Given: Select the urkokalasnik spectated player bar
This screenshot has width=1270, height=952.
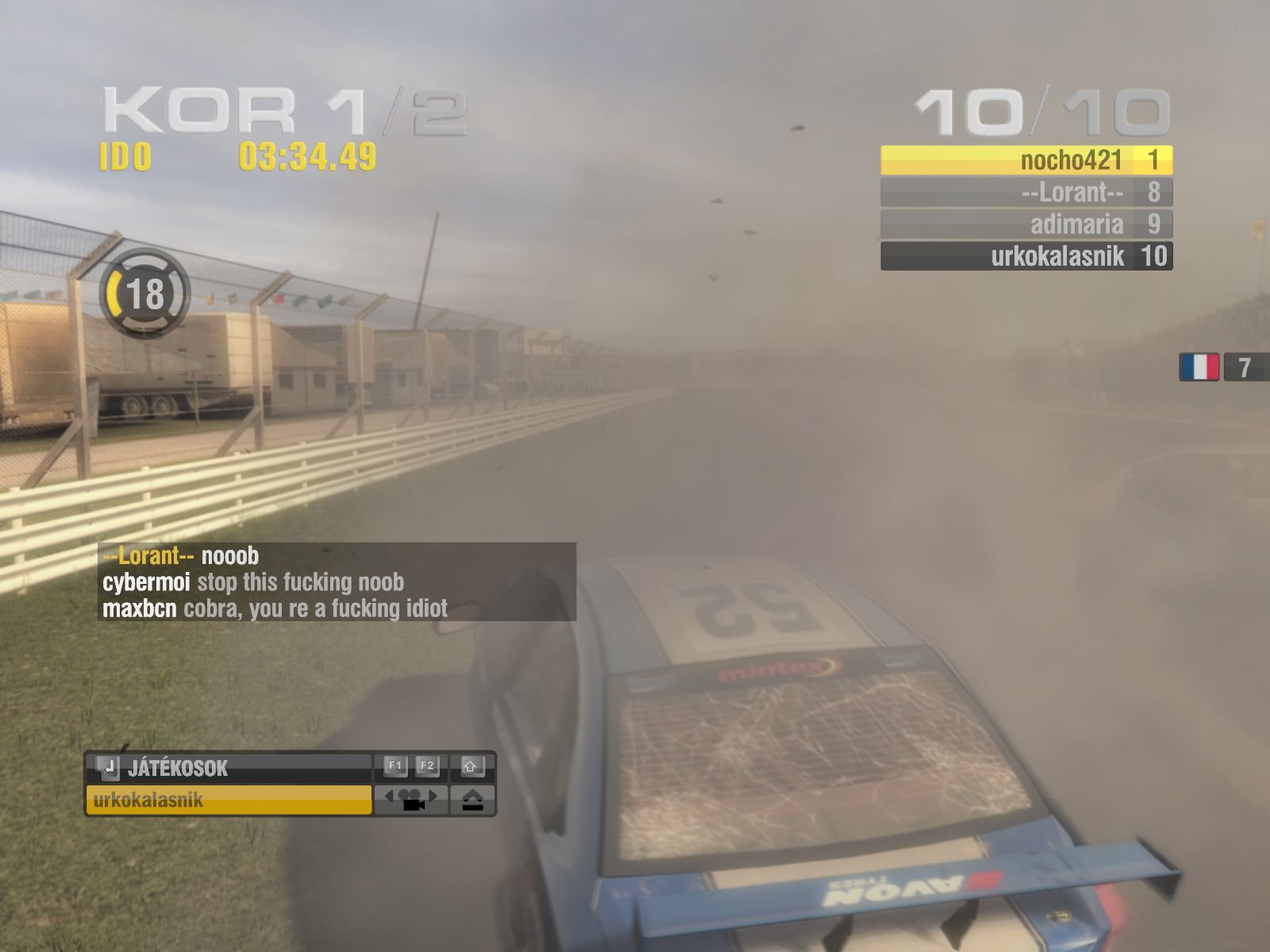Looking at the screenshot, I should click(x=228, y=800).
